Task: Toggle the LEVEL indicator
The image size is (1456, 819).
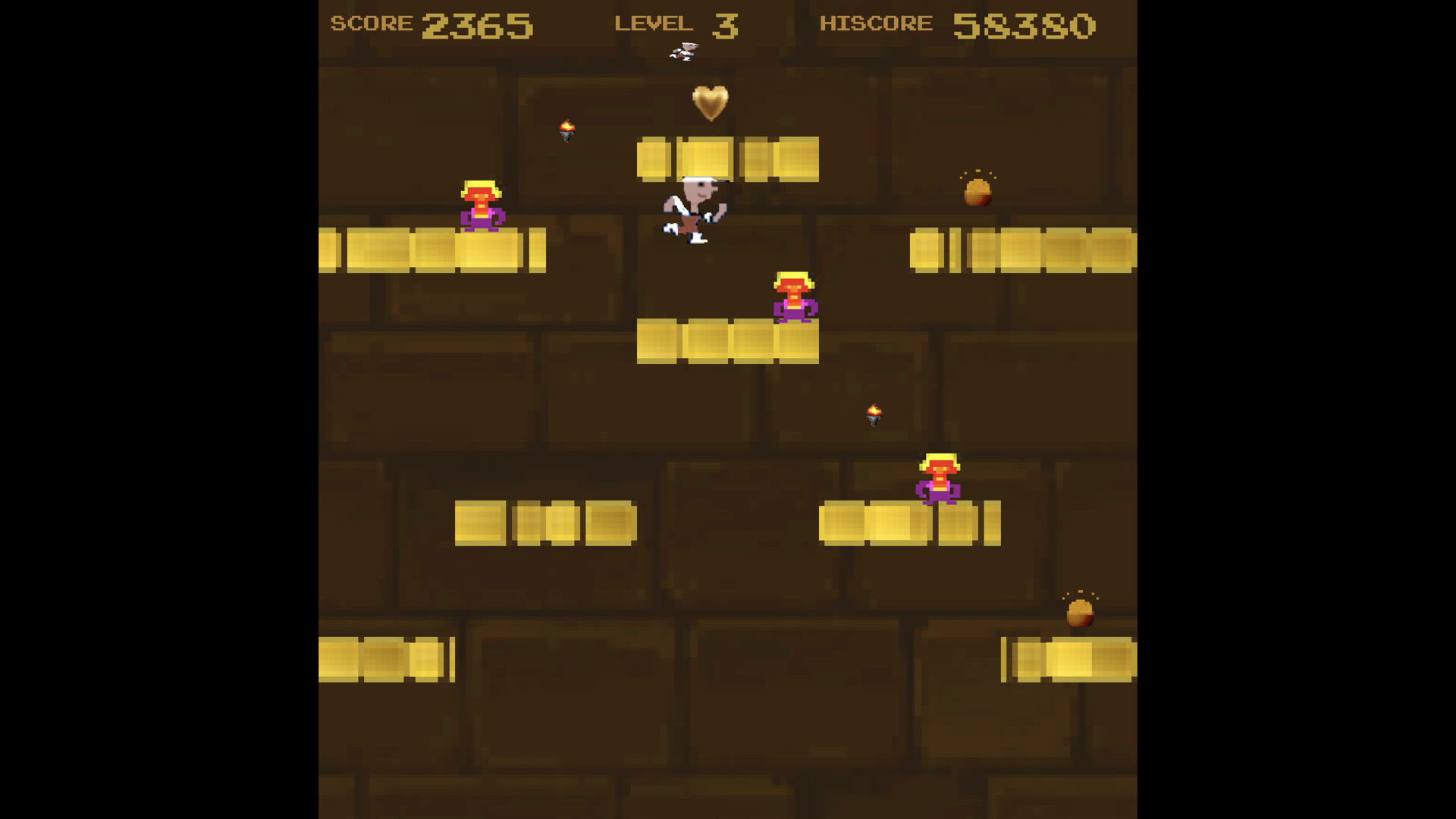Action: point(654,23)
